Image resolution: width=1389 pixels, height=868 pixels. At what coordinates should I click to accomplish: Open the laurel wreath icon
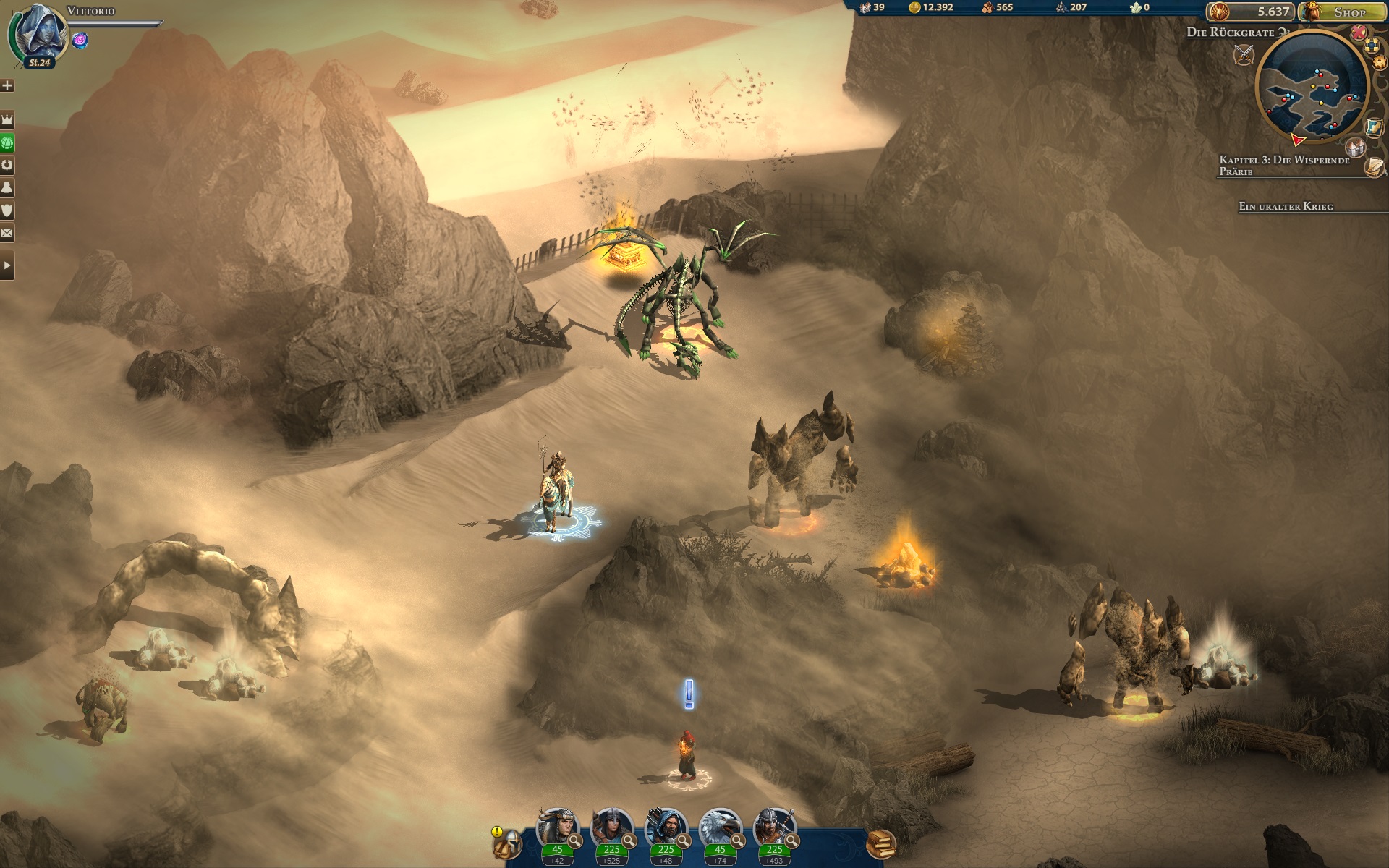click(7, 165)
